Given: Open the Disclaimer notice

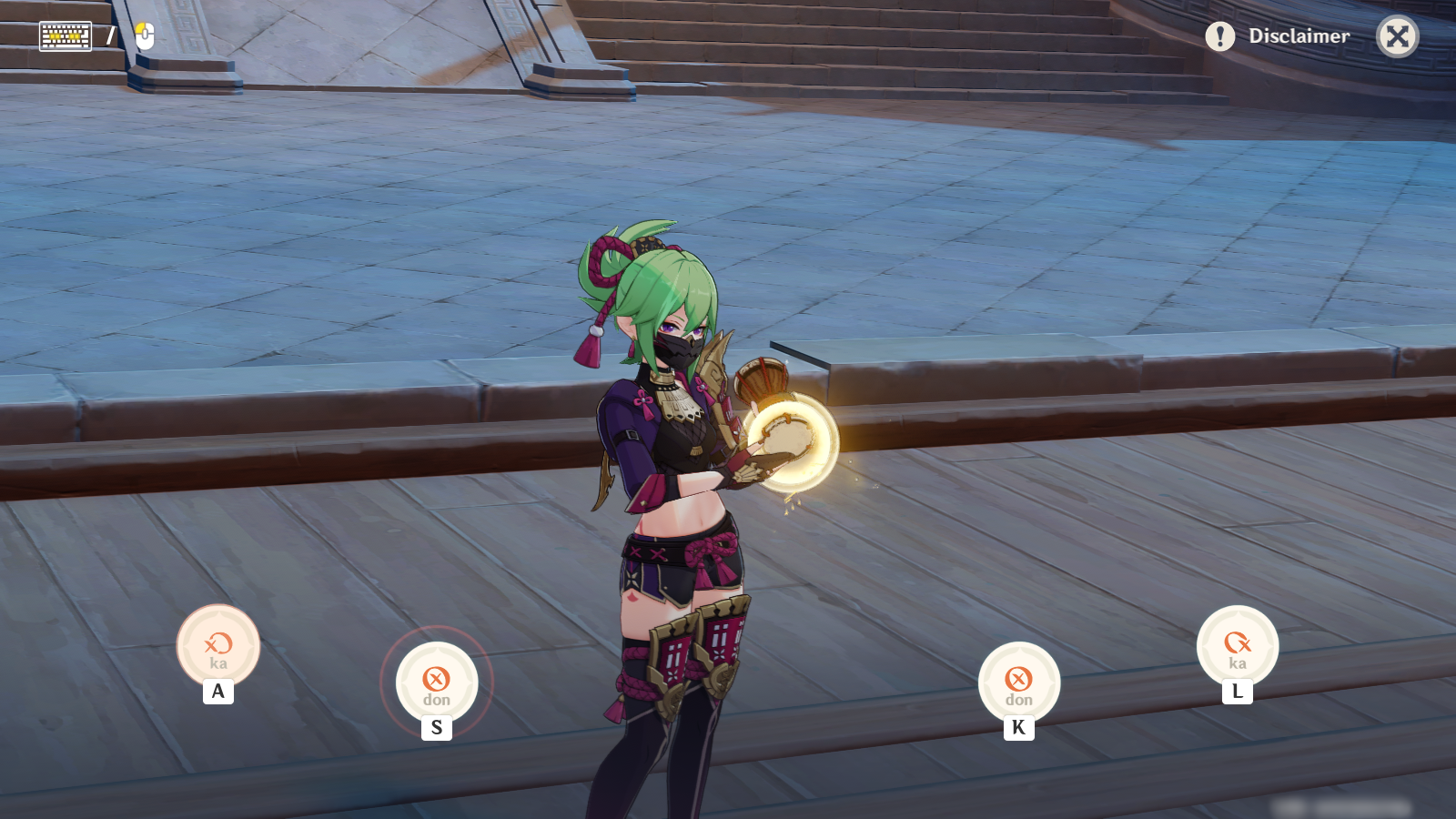Looking at the screenshot, I should 1278,36.
